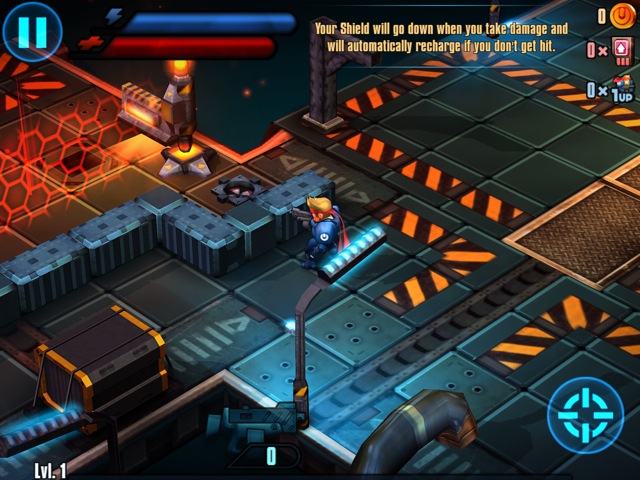Tap the crosshair fire button
The image size is (640, 480).
586,416
